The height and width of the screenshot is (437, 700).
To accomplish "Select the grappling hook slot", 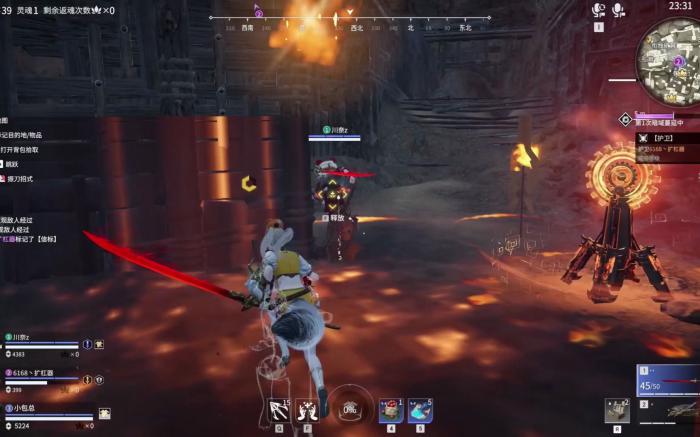I will 279,409.
